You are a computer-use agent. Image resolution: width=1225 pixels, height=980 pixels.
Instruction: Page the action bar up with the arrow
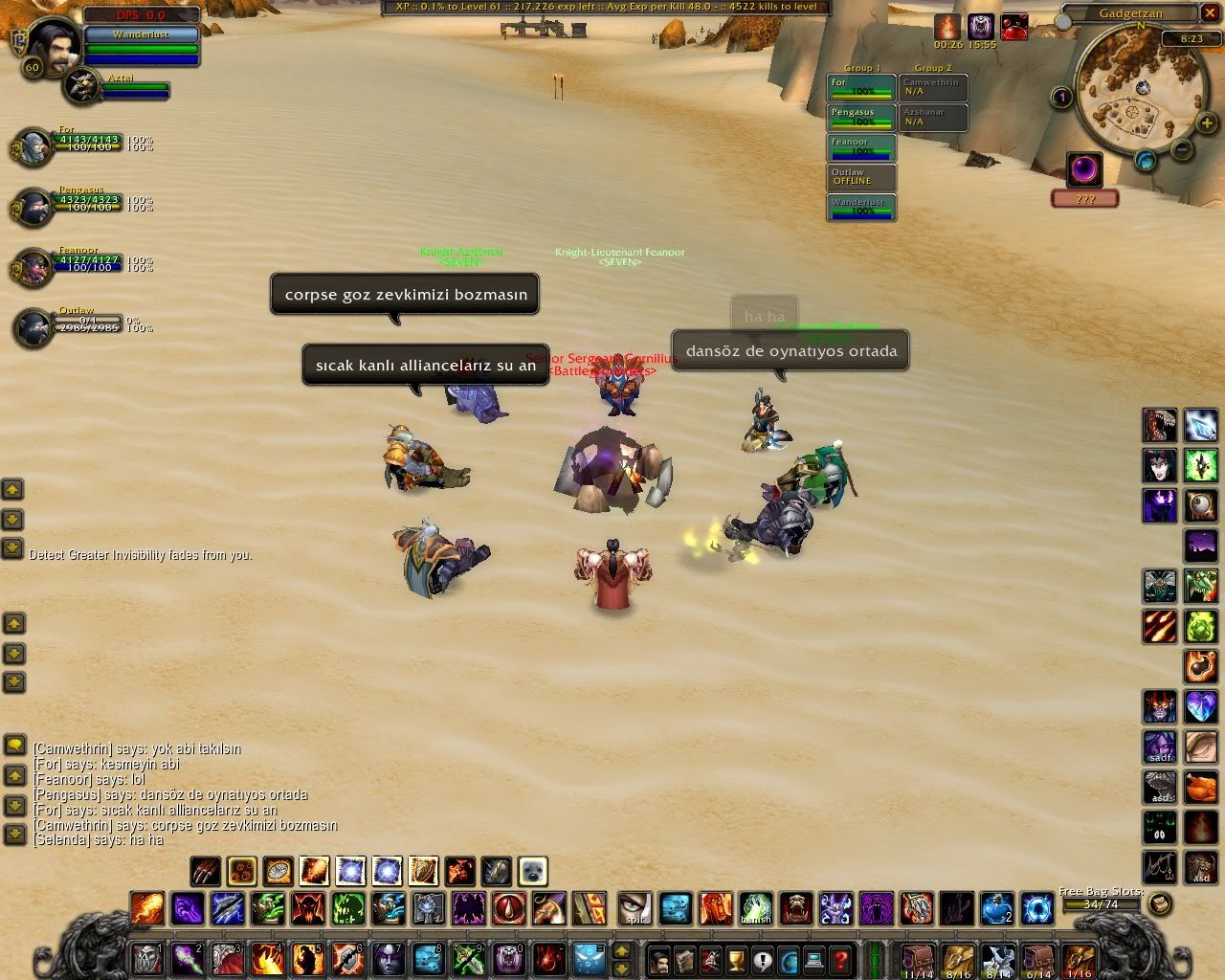[x=621, y=950]
